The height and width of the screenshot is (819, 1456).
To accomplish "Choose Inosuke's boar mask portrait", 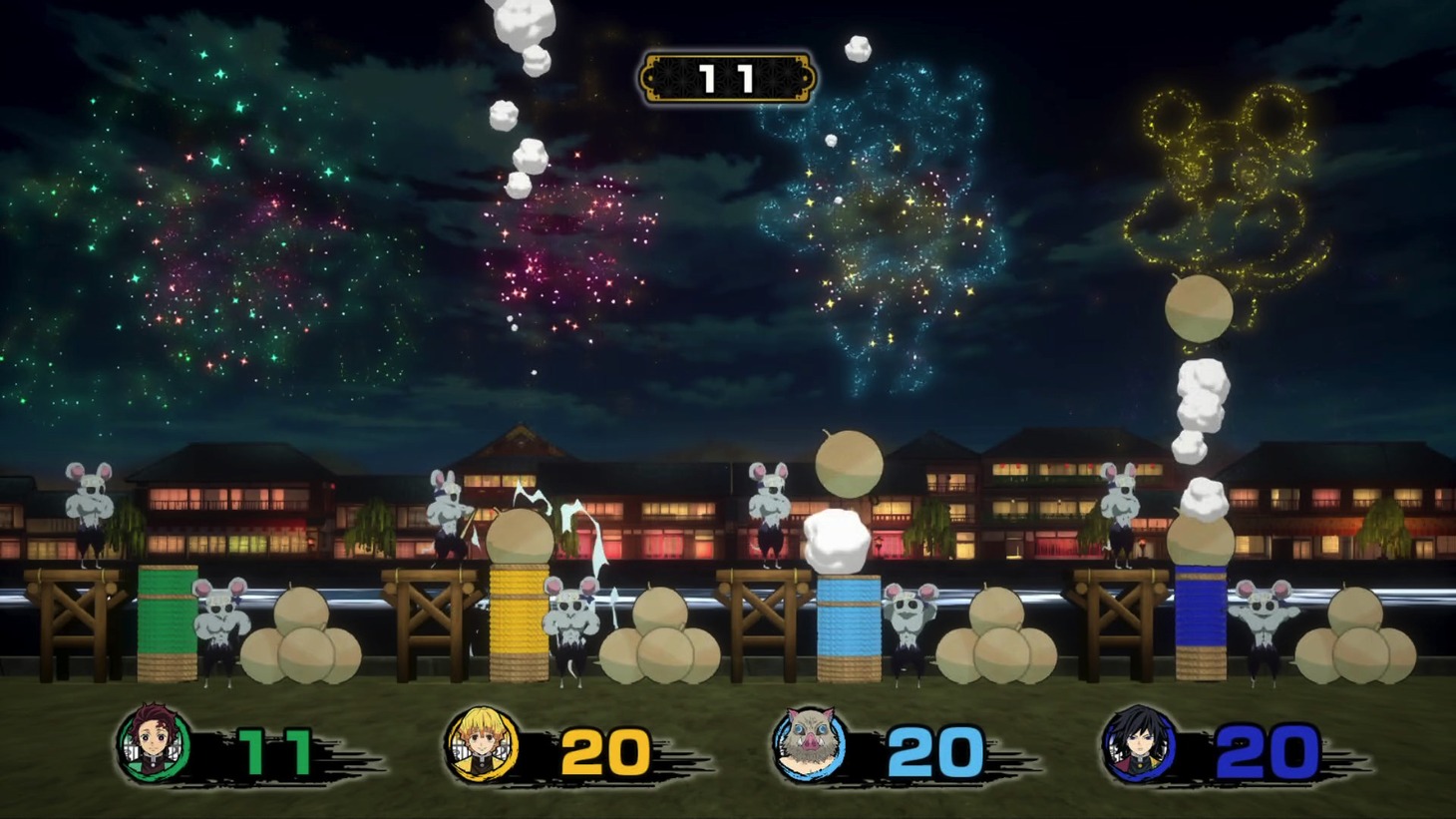I will coord(809,744).
